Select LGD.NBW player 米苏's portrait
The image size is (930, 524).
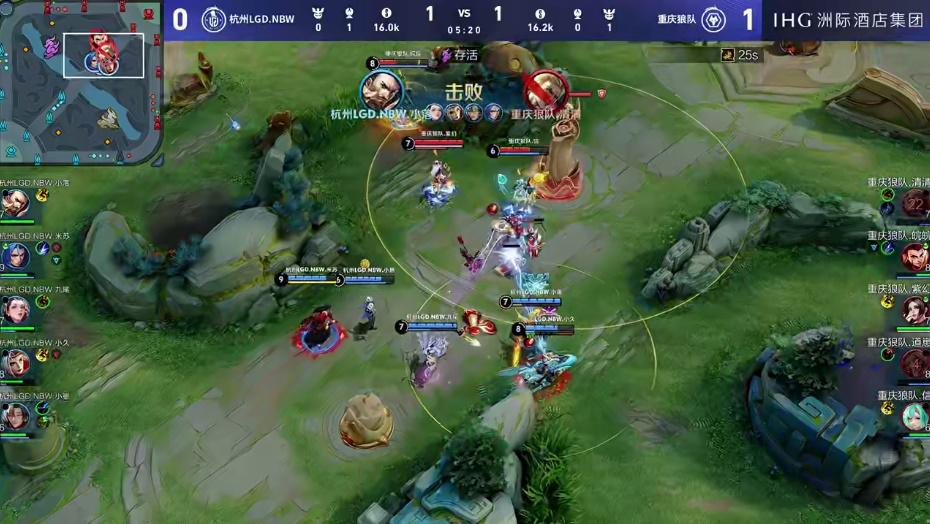pos(15,257)
